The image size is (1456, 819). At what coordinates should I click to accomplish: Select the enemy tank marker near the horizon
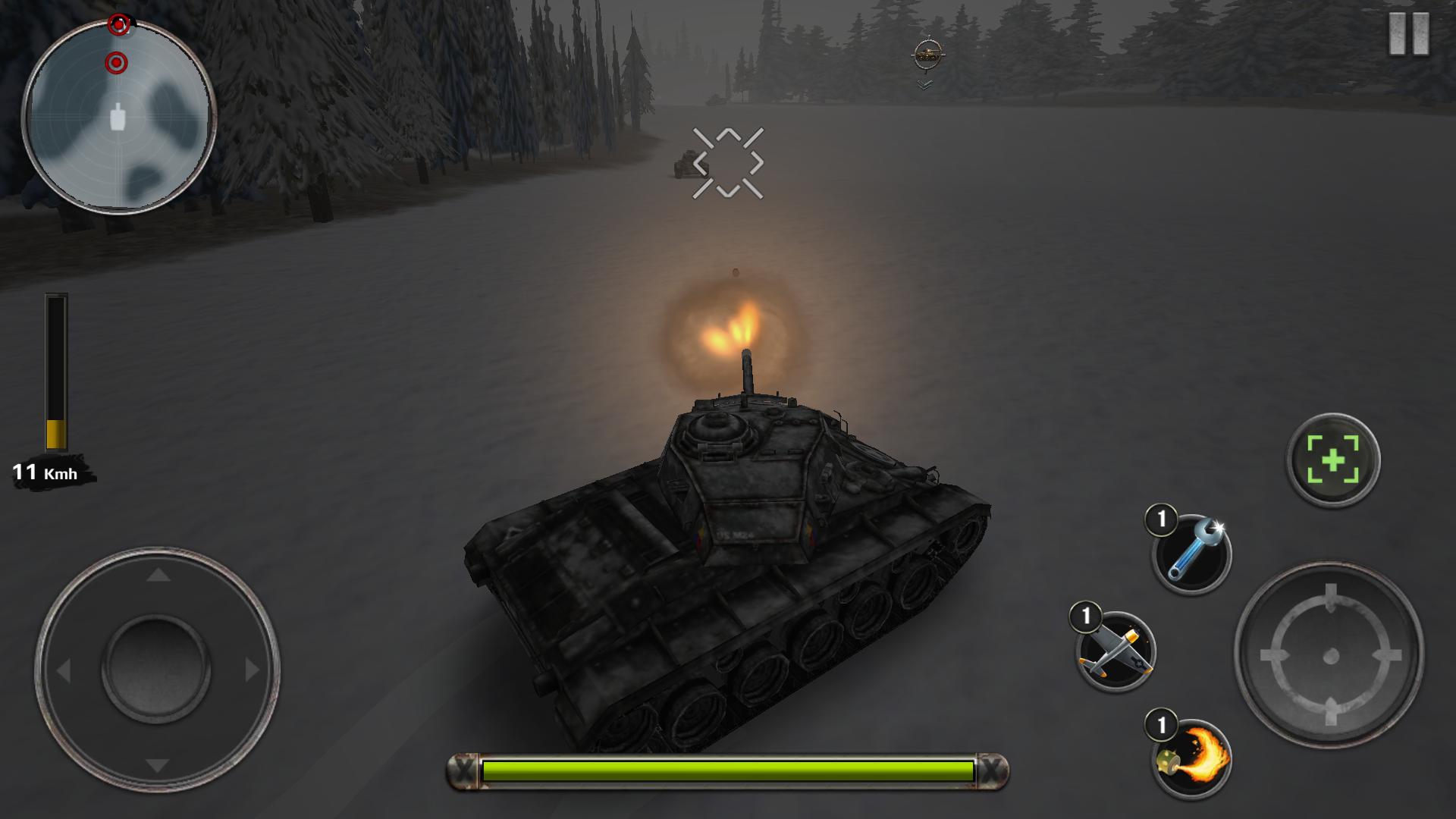pyautogui.click(x=927, y=52)
